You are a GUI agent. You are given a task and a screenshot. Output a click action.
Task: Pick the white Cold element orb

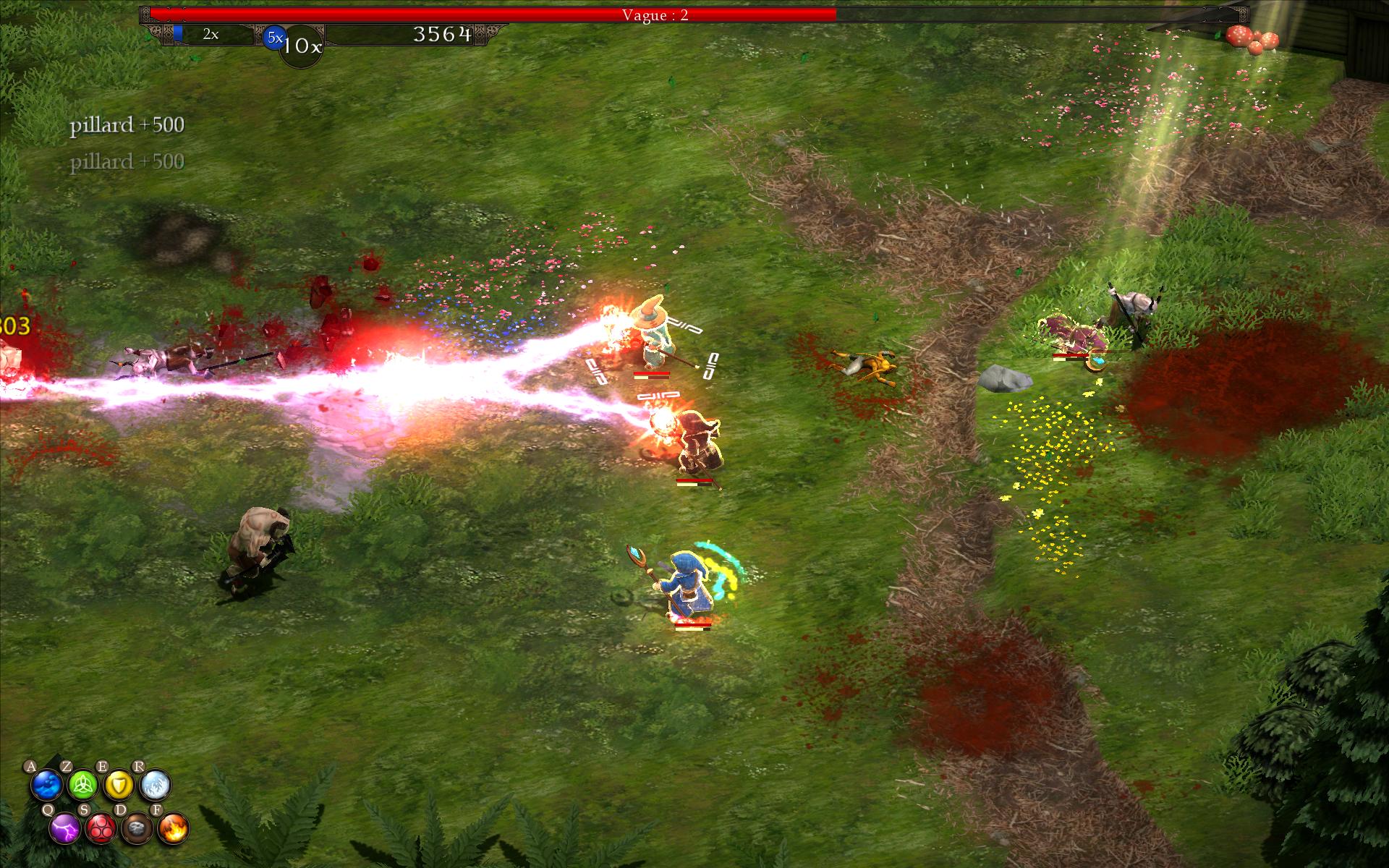coord(156,785)
